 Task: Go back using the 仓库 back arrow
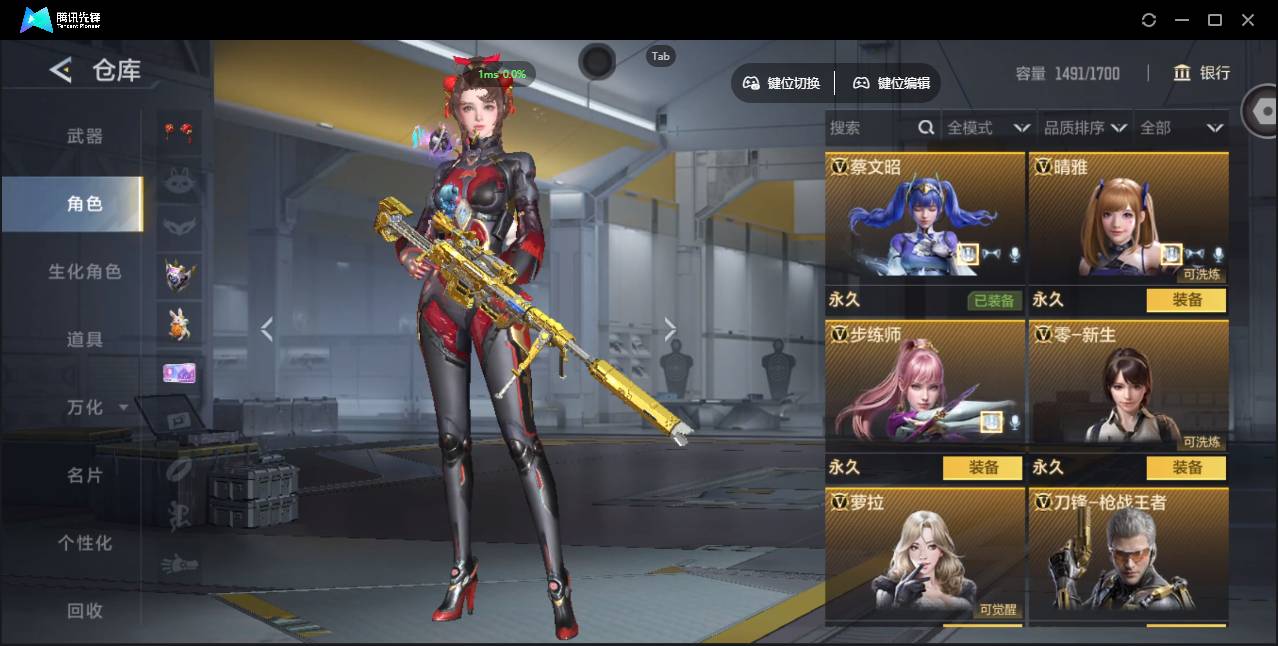coord(61,70)
